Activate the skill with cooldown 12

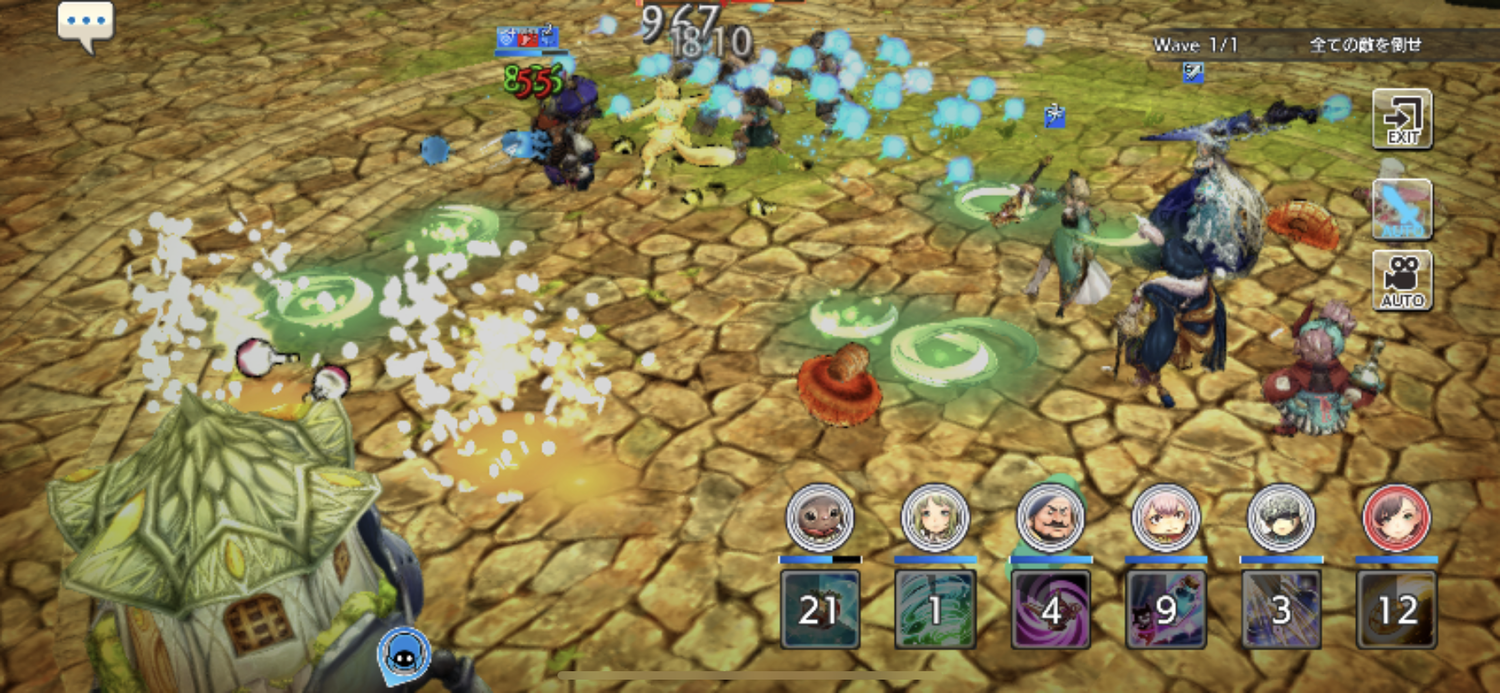click(x=1397, y=609)
